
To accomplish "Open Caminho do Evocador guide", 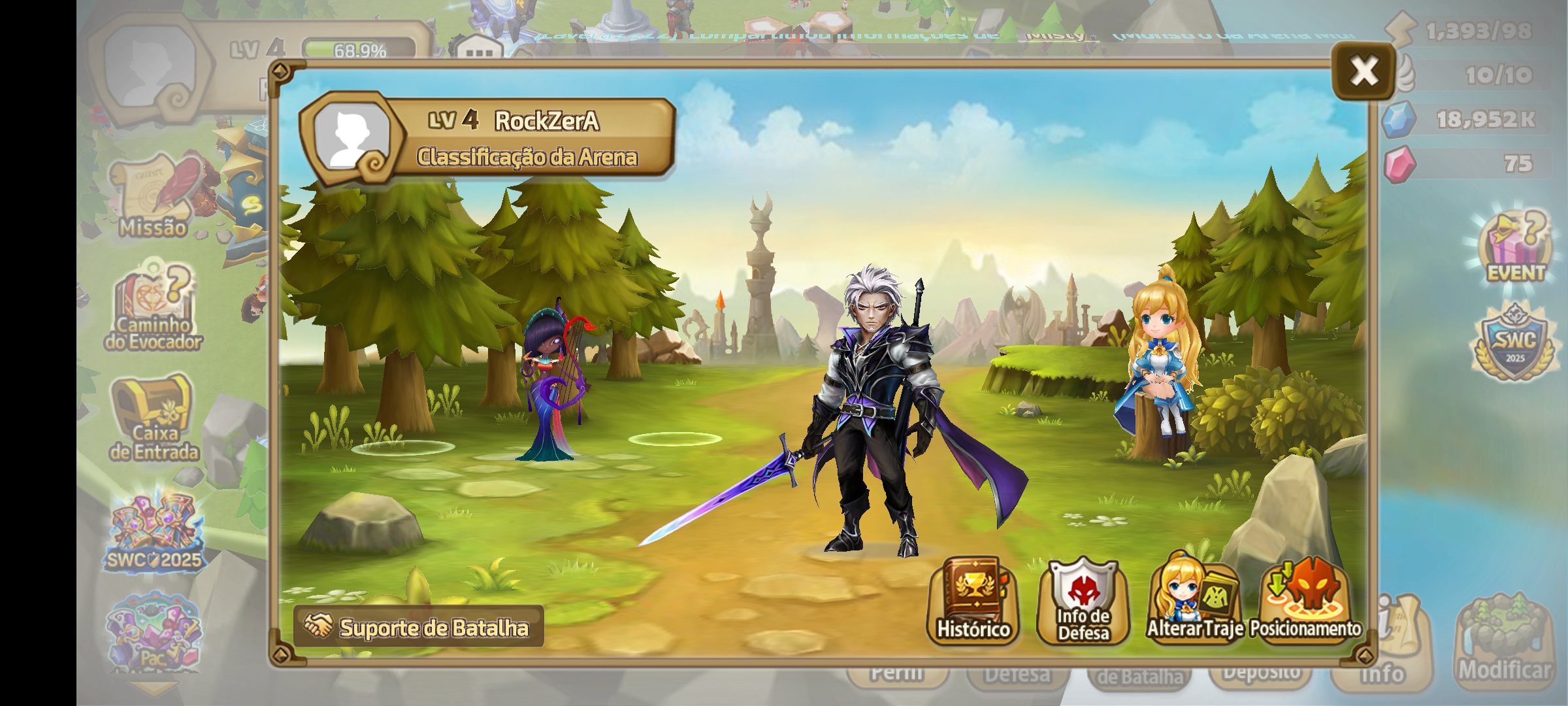I will [154, 309].
